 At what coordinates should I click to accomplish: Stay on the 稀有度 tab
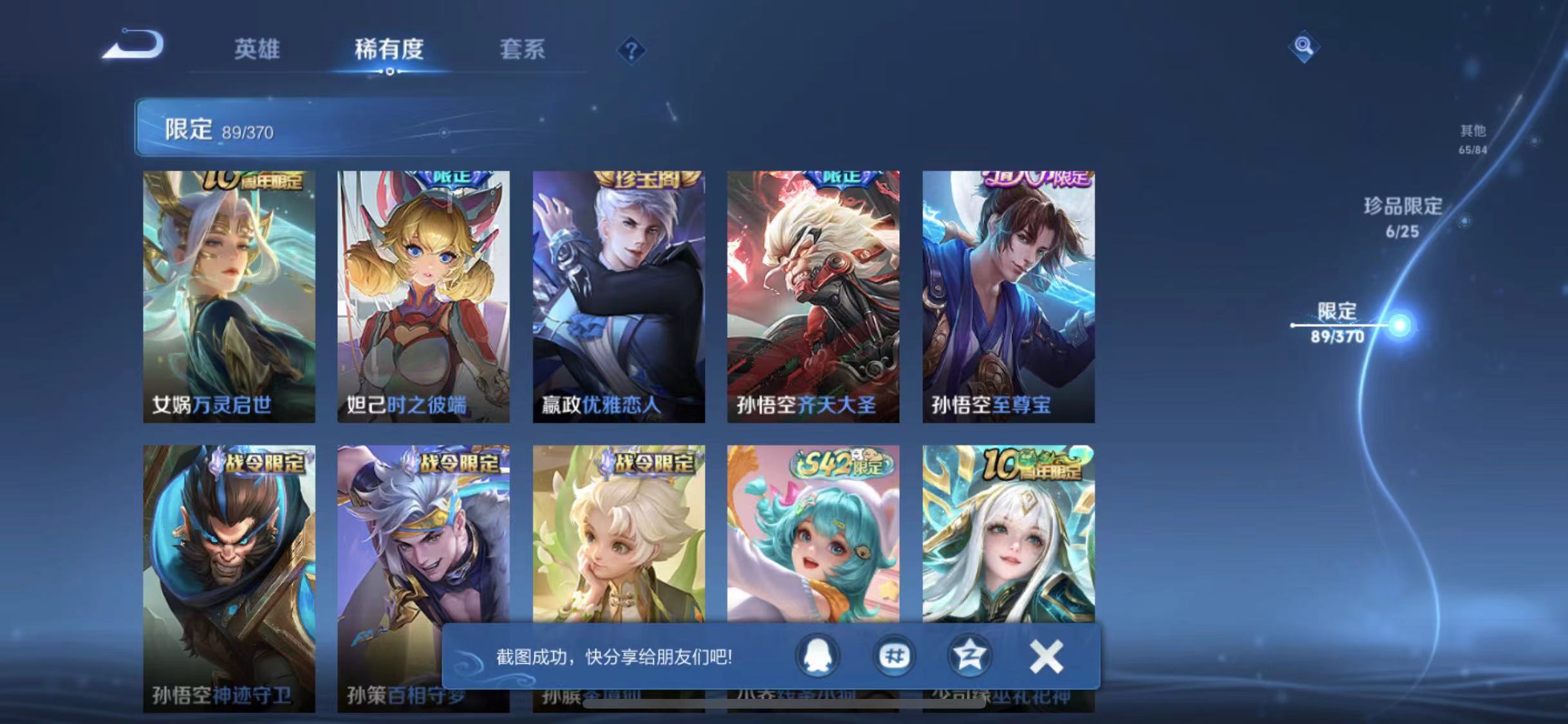coord(389,50)
